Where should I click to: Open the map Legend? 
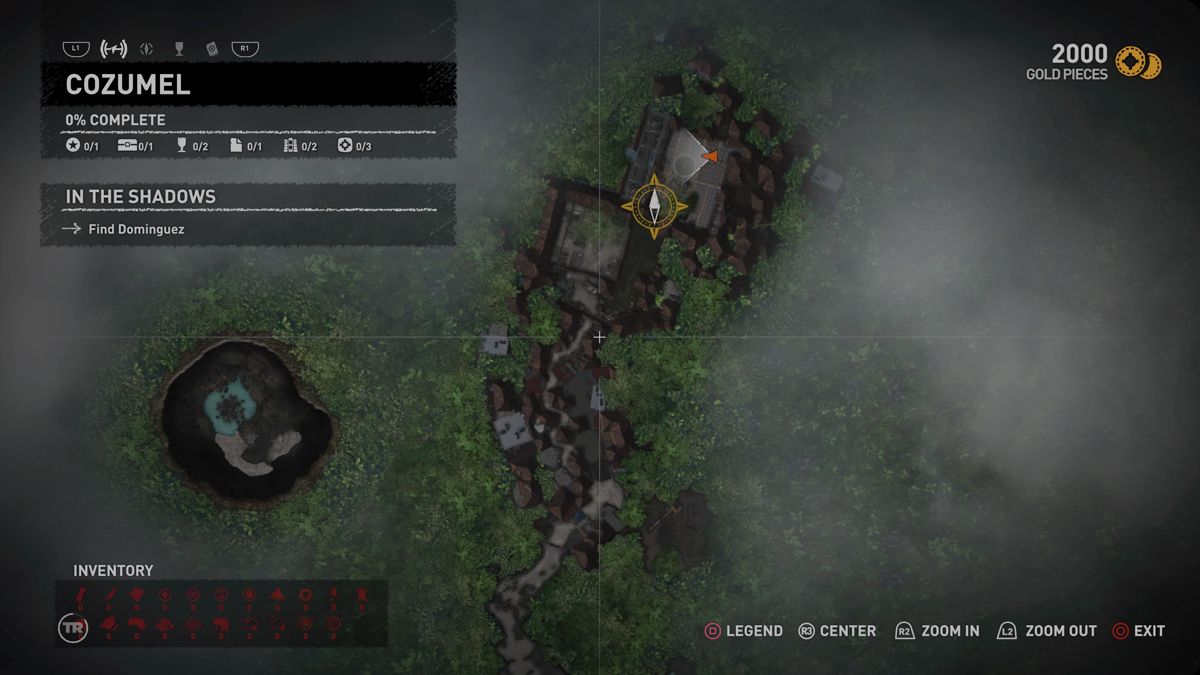coord(744,631)
